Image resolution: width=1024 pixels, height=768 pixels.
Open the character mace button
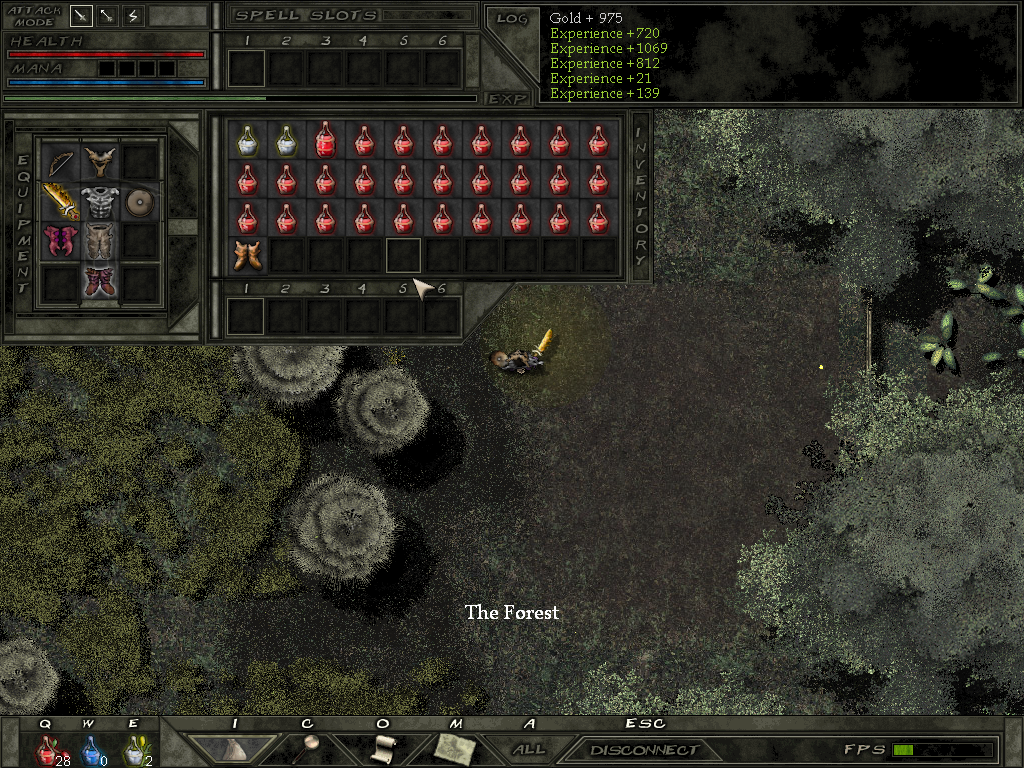point(311,748)
